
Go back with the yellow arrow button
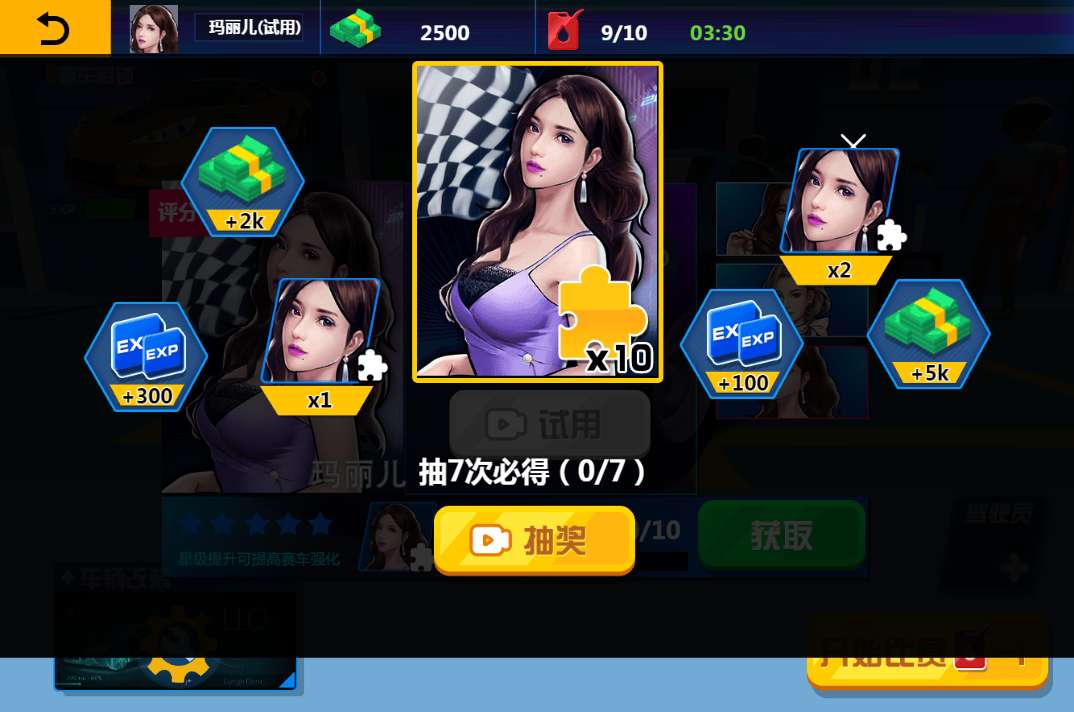[54, 29]
